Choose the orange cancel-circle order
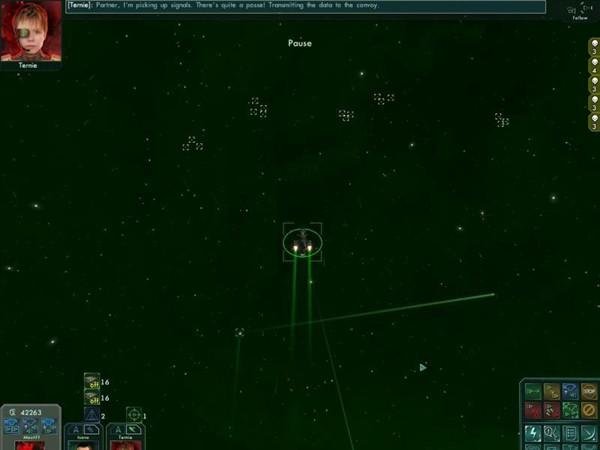The width and height of the screenshot is (600, 450). 589,410
